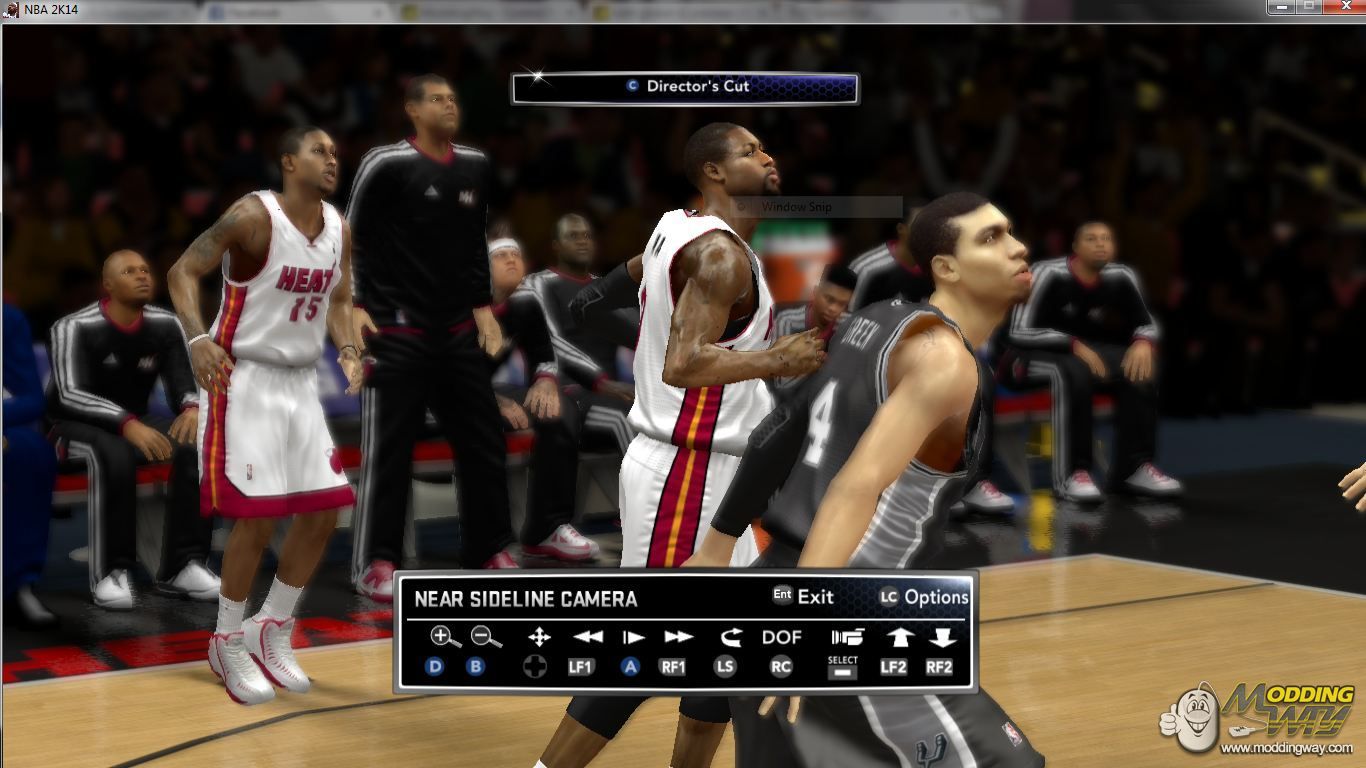Viewport: 1366px width, 768px height.
Task: Select the four-arrow move camera icon
Action: tap(538, 637)
